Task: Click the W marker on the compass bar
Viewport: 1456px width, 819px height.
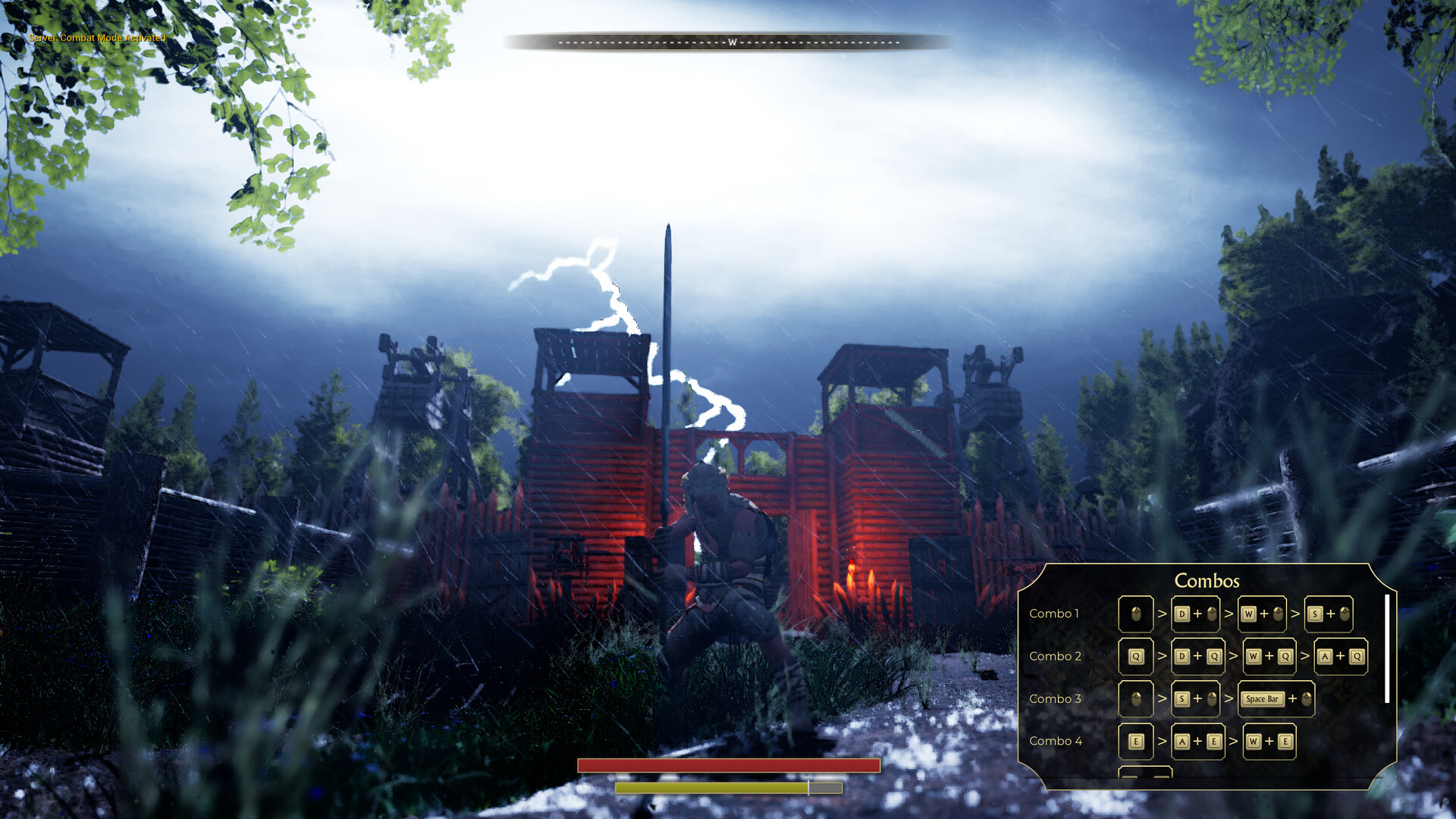Action: coord(730,42)
